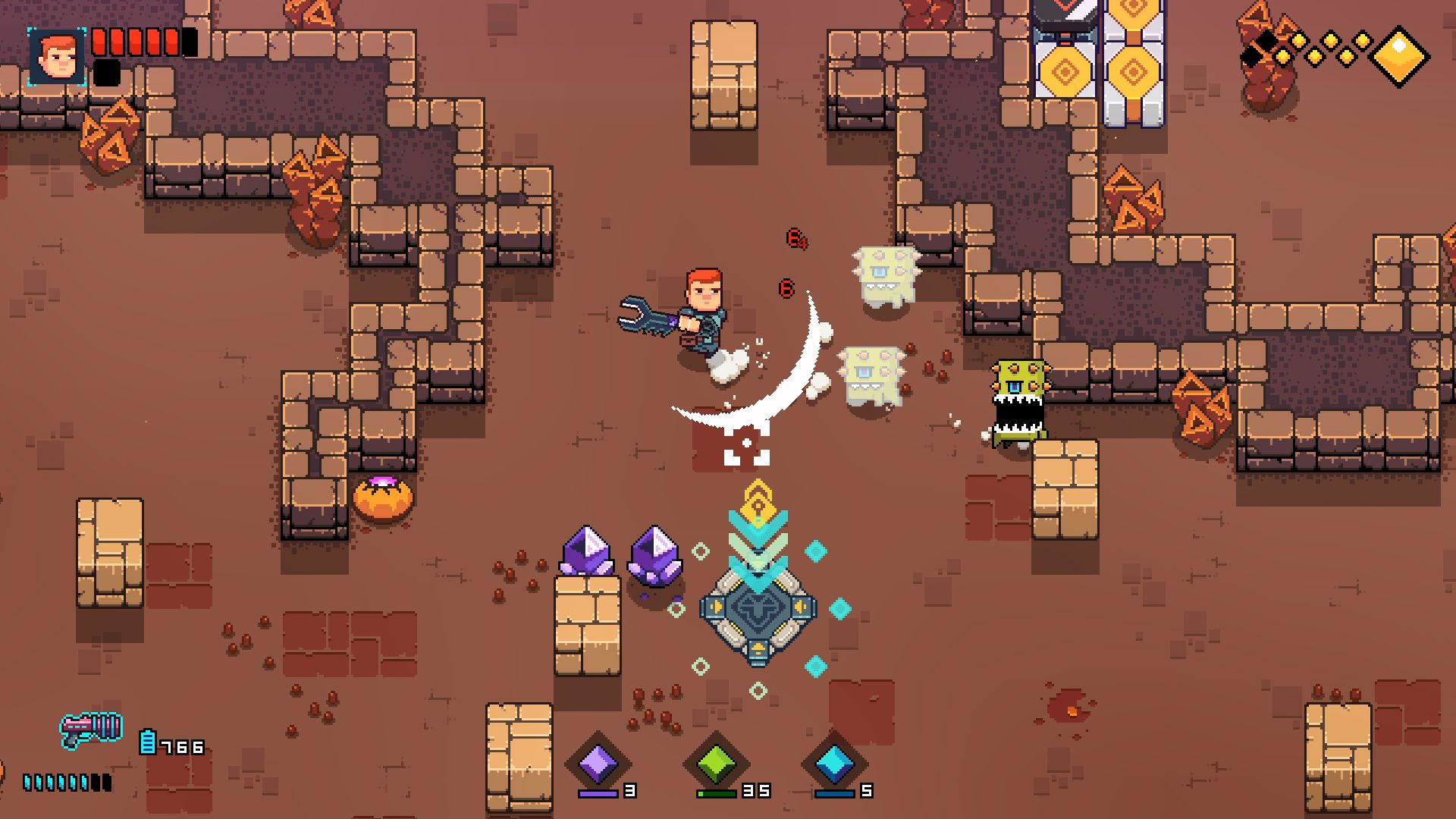Choose the purple crystal resource icon
Viewport: 1456px width, 819px height.
(x=598, y=762)
